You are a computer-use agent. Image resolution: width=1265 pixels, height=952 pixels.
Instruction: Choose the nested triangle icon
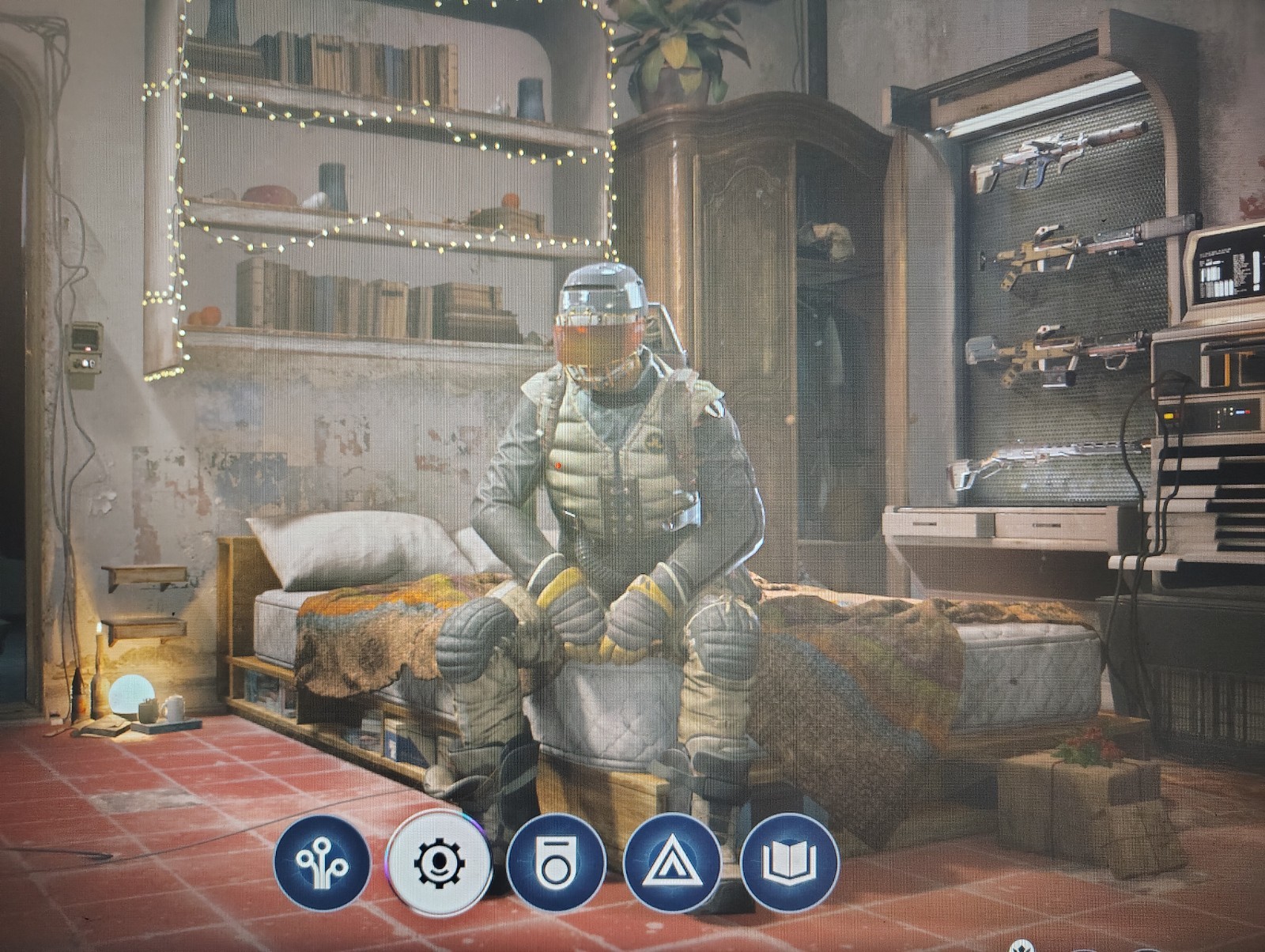click(x=672, y=863)
